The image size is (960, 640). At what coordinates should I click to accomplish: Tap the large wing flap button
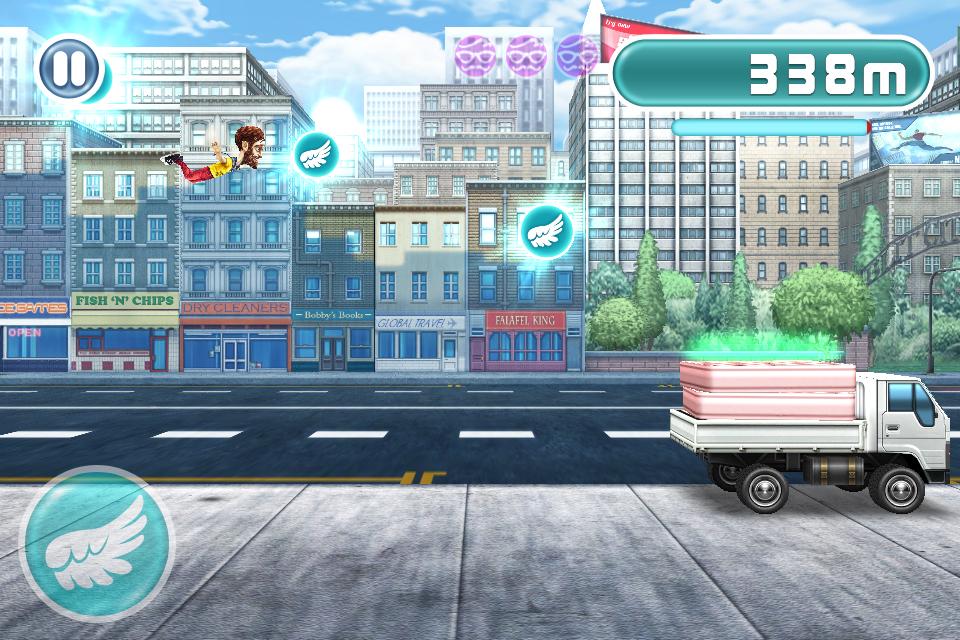(97, 543)
